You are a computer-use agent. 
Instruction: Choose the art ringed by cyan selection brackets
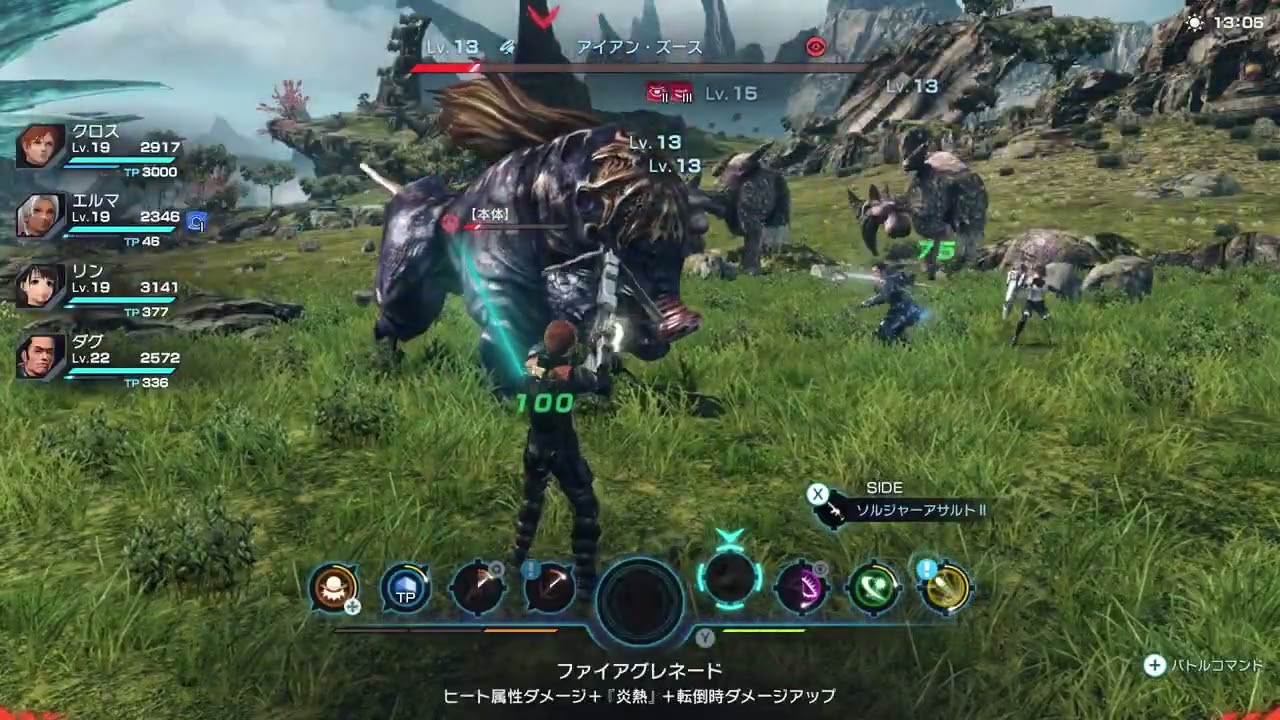point(730,577)
